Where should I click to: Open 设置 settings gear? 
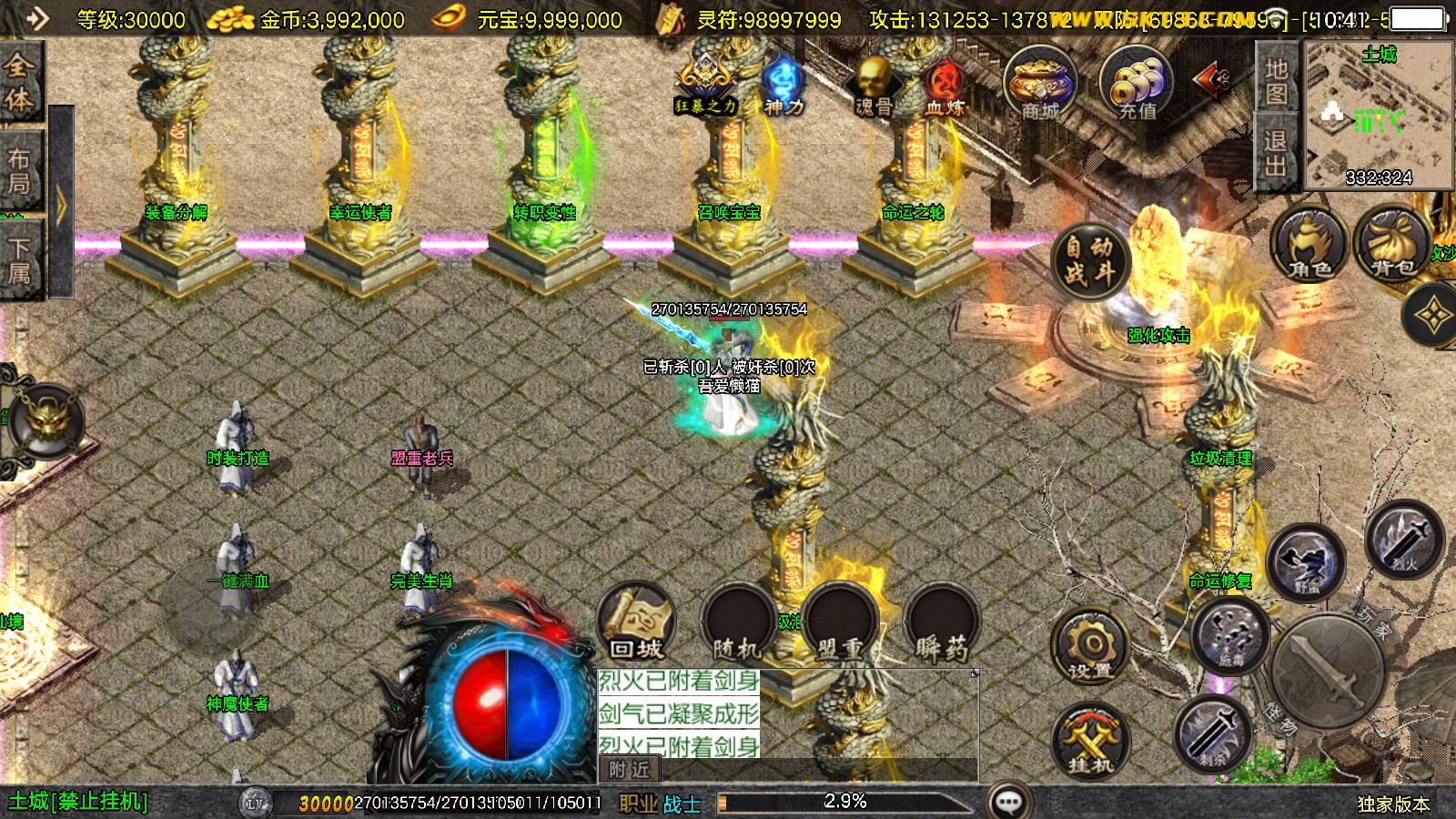click(1090, 647)
